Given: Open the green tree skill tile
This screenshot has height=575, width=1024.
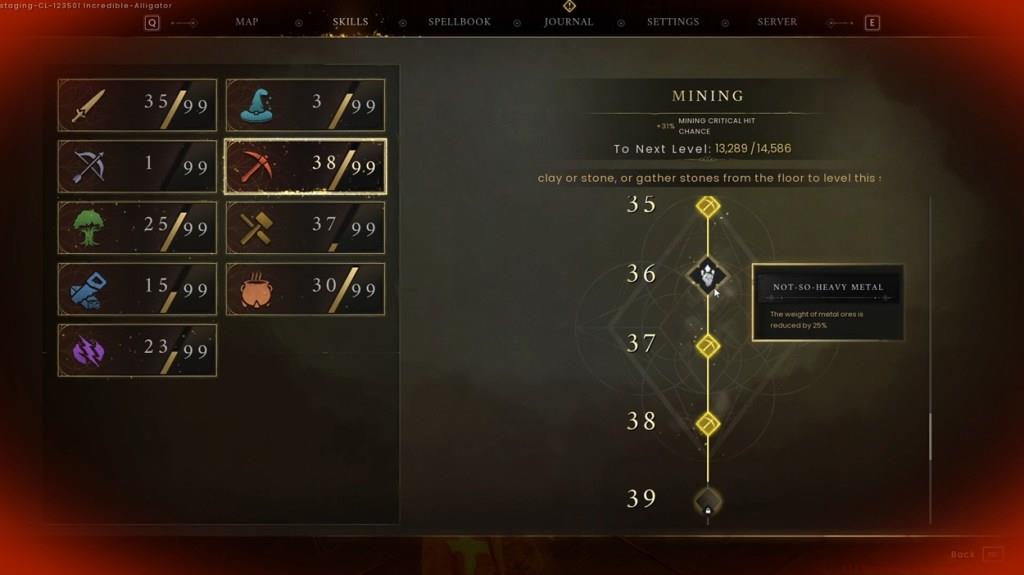Looking at the screenshot, I should click(137, 227).
